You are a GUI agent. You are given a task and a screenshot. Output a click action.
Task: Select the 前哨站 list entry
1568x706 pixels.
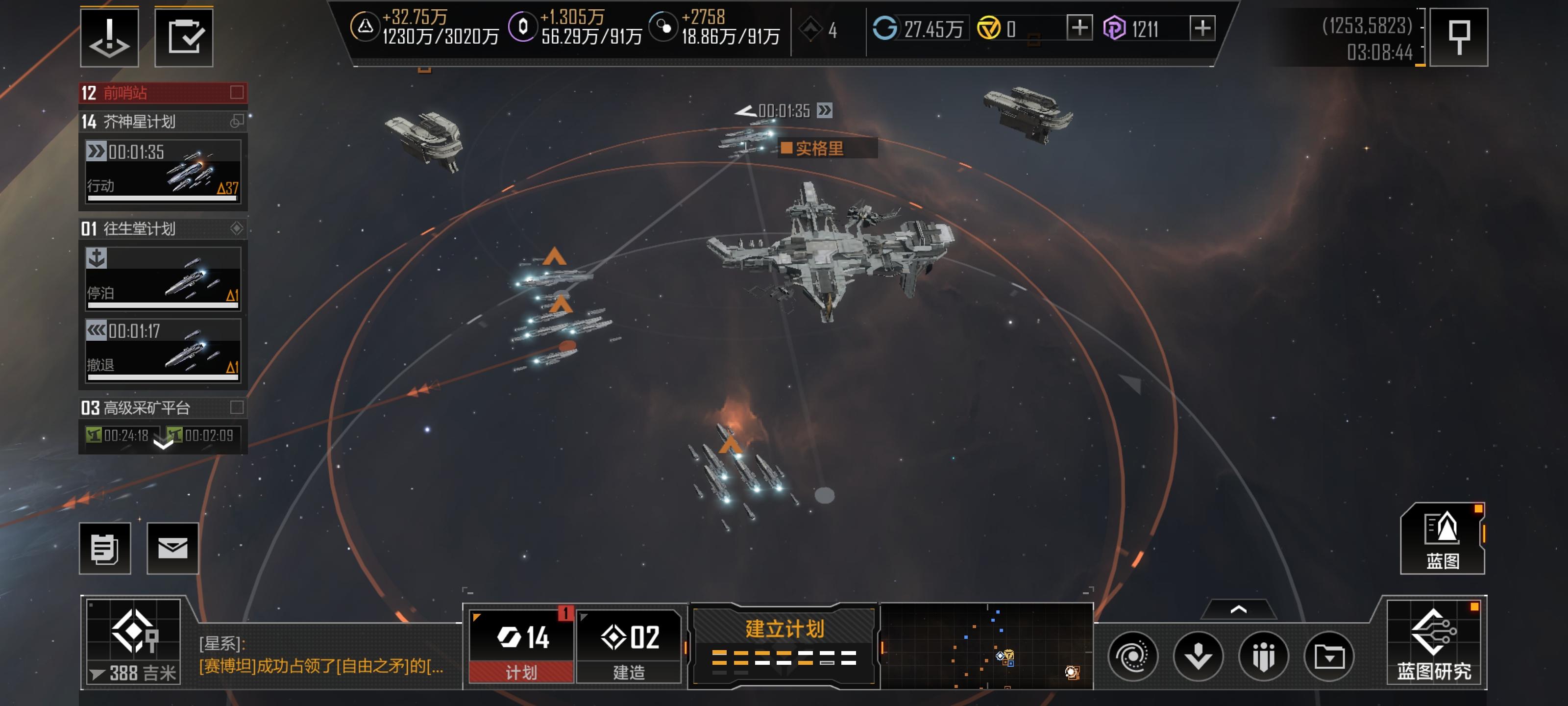point(163,93)
